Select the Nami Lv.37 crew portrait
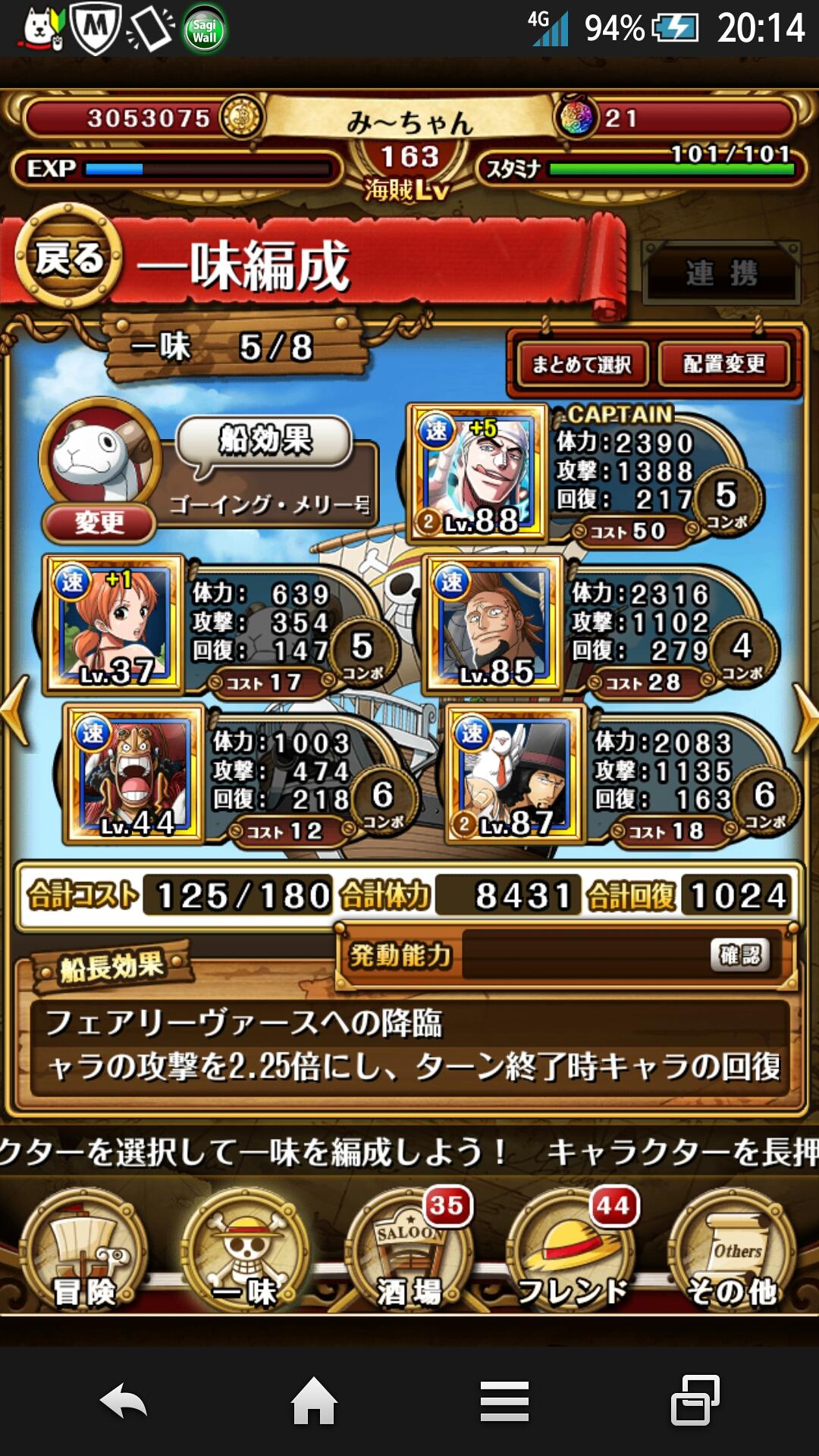The image size is (819, 1456). 115,623
